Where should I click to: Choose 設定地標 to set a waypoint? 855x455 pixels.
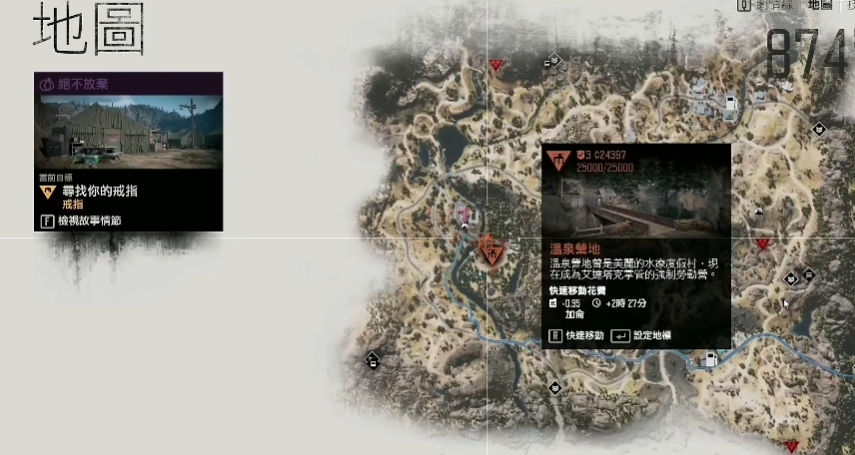coord(650,335)
